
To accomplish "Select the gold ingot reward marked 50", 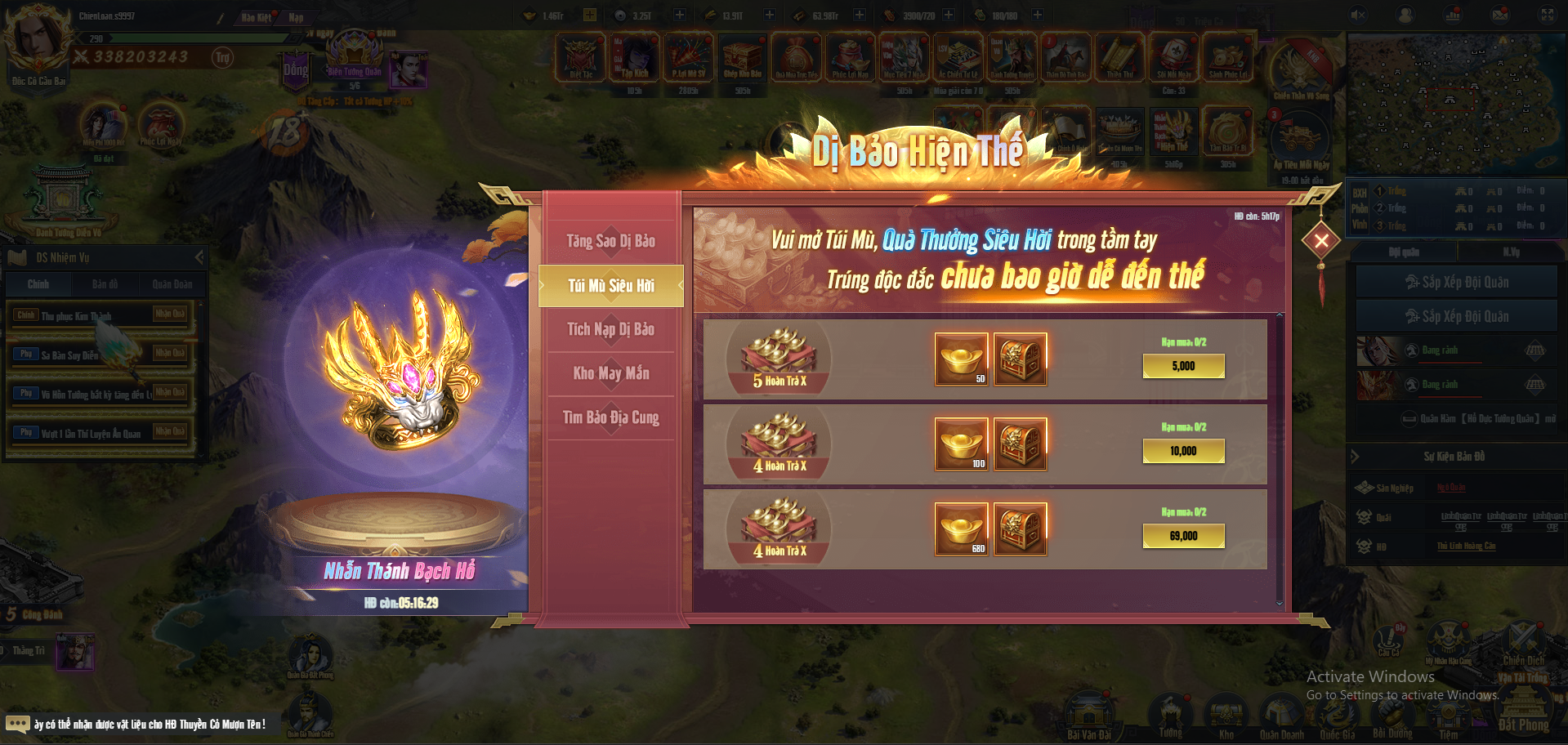I will [962, 359].
